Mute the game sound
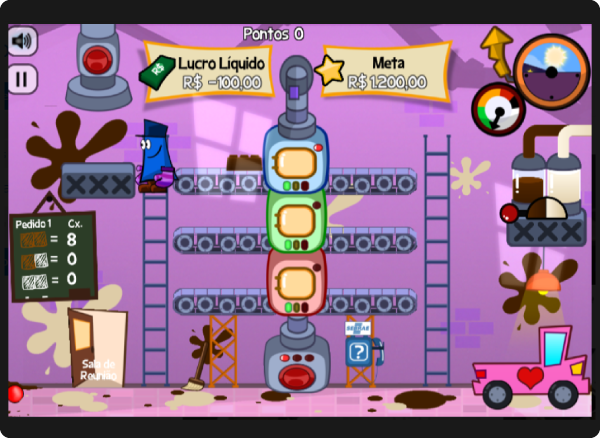Image resolution: width=600 pixels, height=438 pixels. pos(22,41)
